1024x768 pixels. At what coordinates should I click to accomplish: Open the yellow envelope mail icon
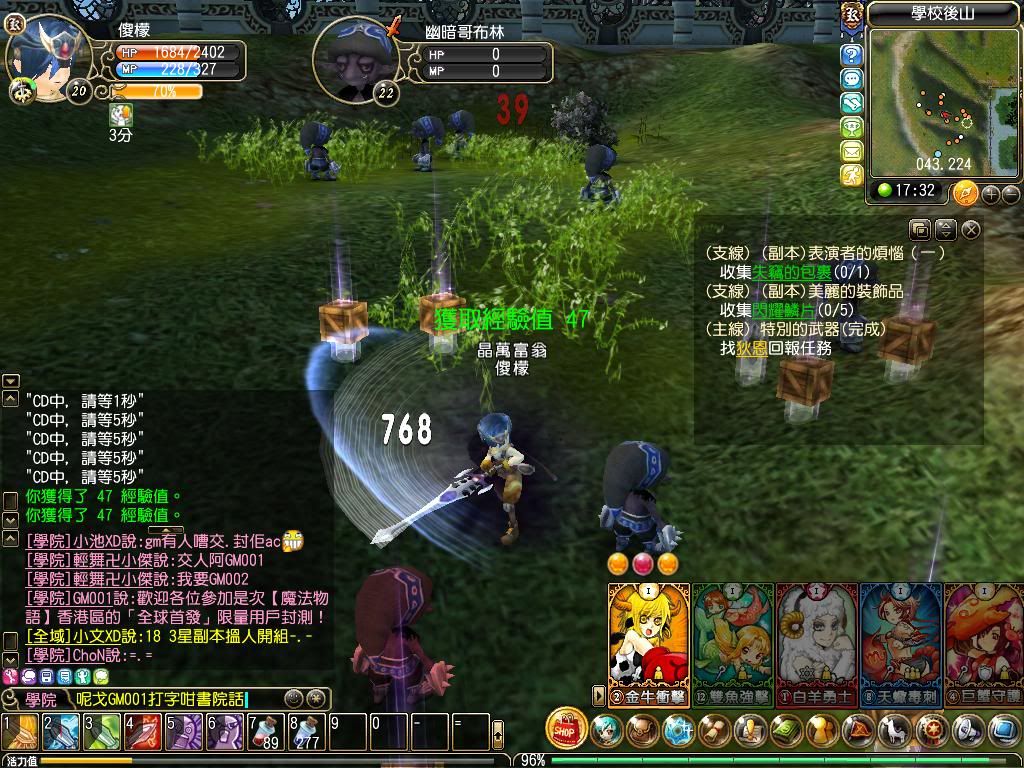point(852,151)
